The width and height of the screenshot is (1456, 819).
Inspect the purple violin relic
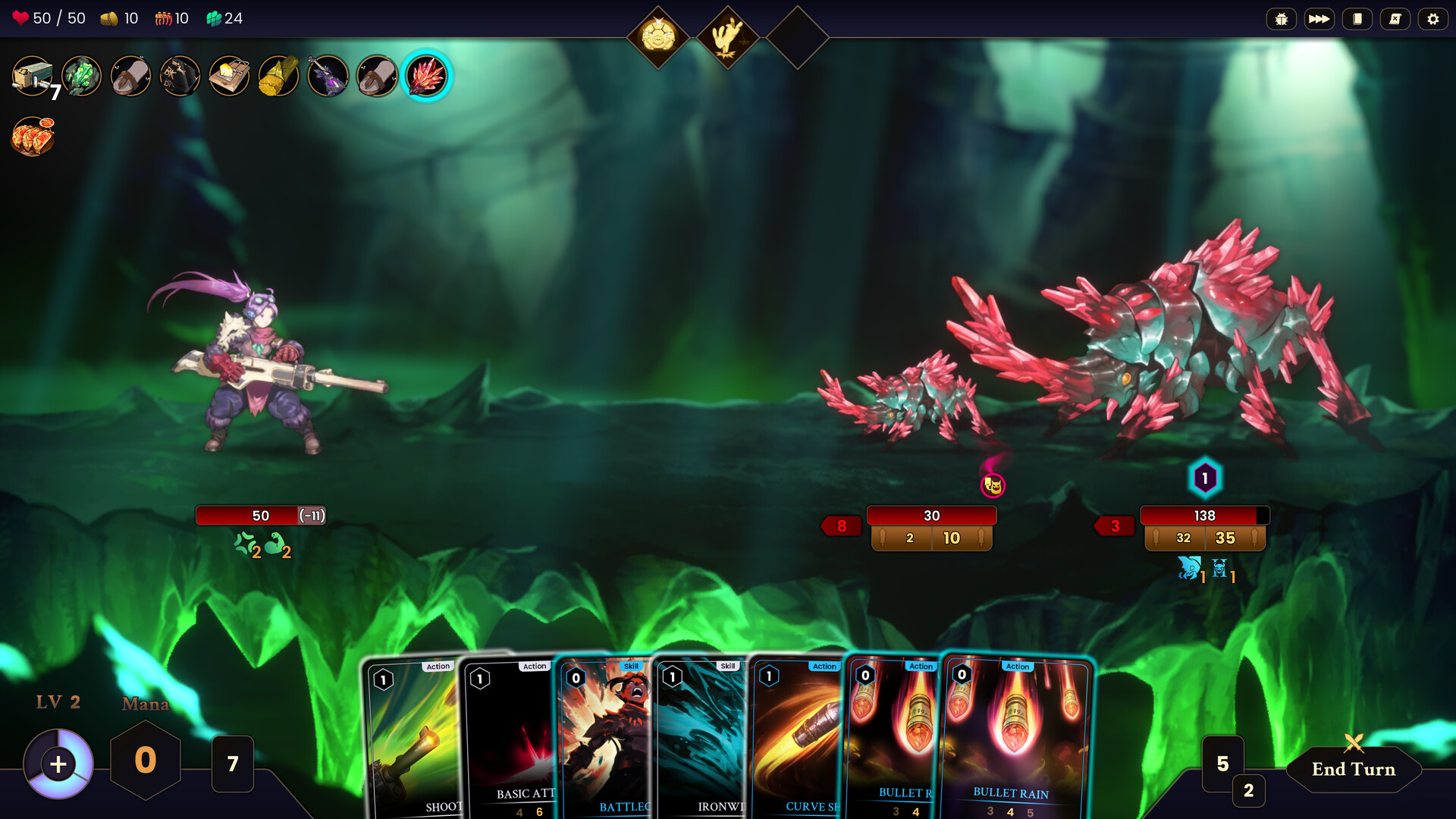pyautogui.click(x=326, y=76)
